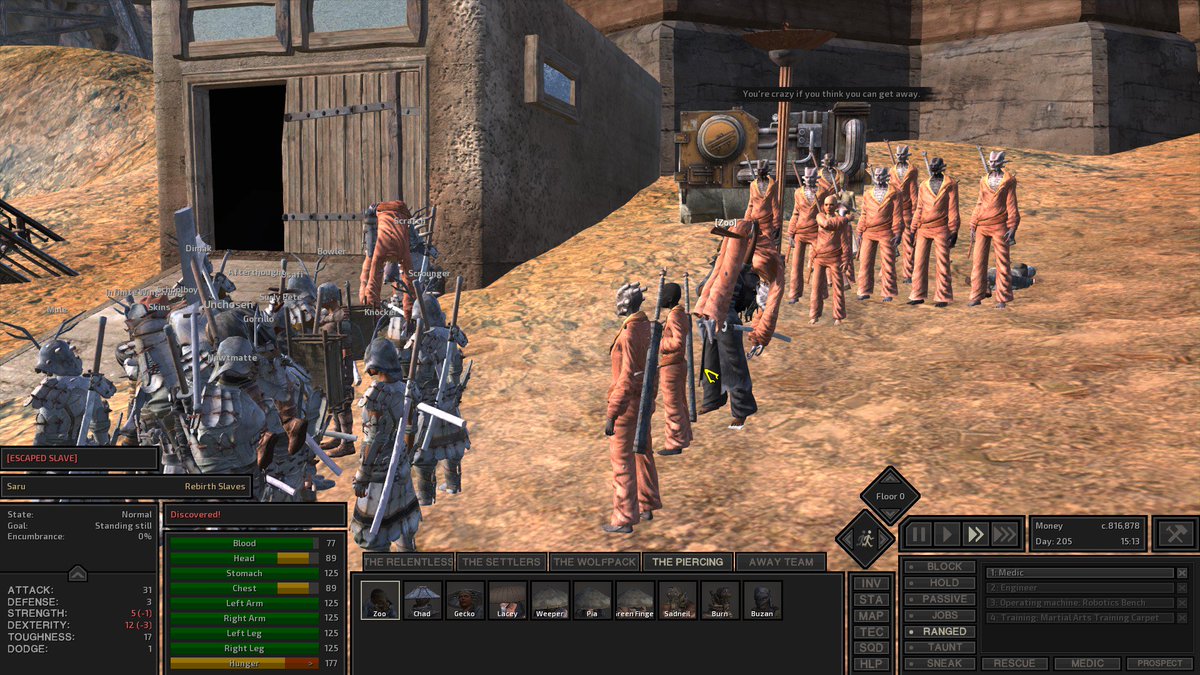Select The Wolfpack squad tab
The image size is (1200, 675).
coord(593,562)
